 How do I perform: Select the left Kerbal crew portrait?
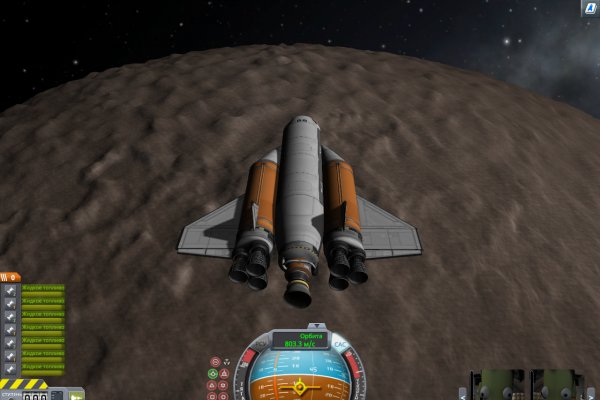(498, 386)
